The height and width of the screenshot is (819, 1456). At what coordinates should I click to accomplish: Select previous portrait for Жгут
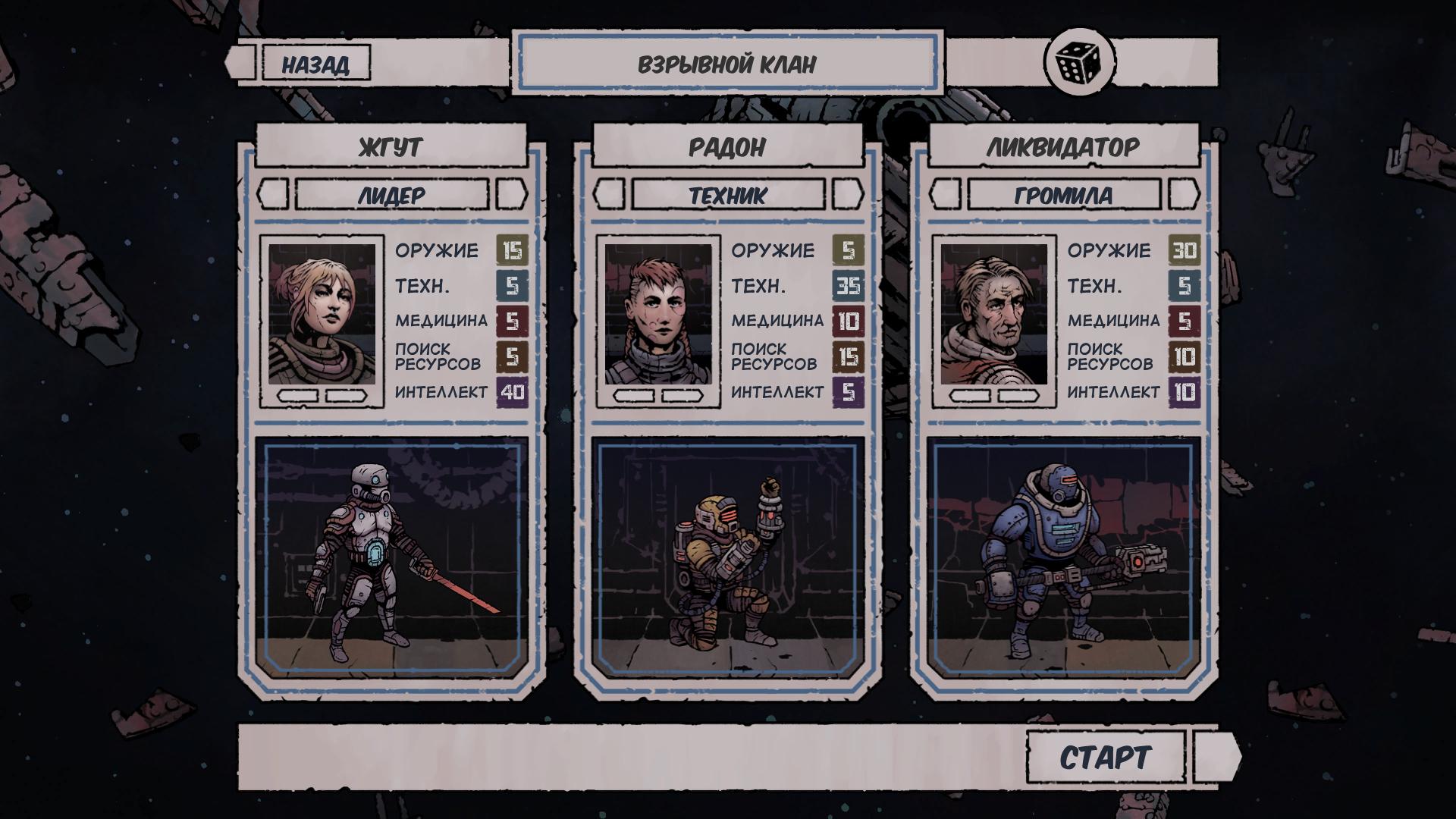(297, 396)
